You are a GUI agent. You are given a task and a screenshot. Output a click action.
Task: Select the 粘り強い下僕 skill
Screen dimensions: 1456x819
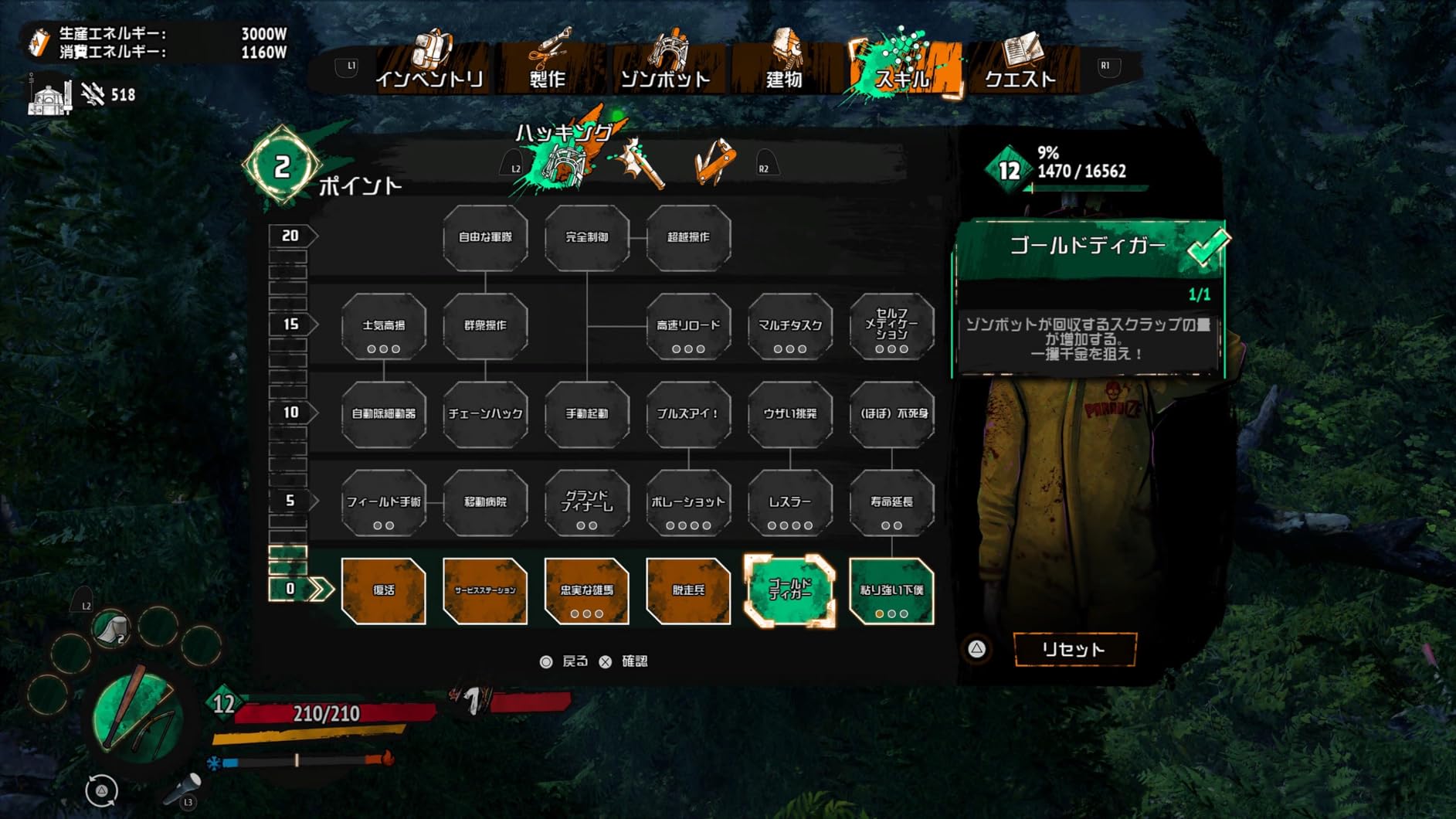click(891, 590)
